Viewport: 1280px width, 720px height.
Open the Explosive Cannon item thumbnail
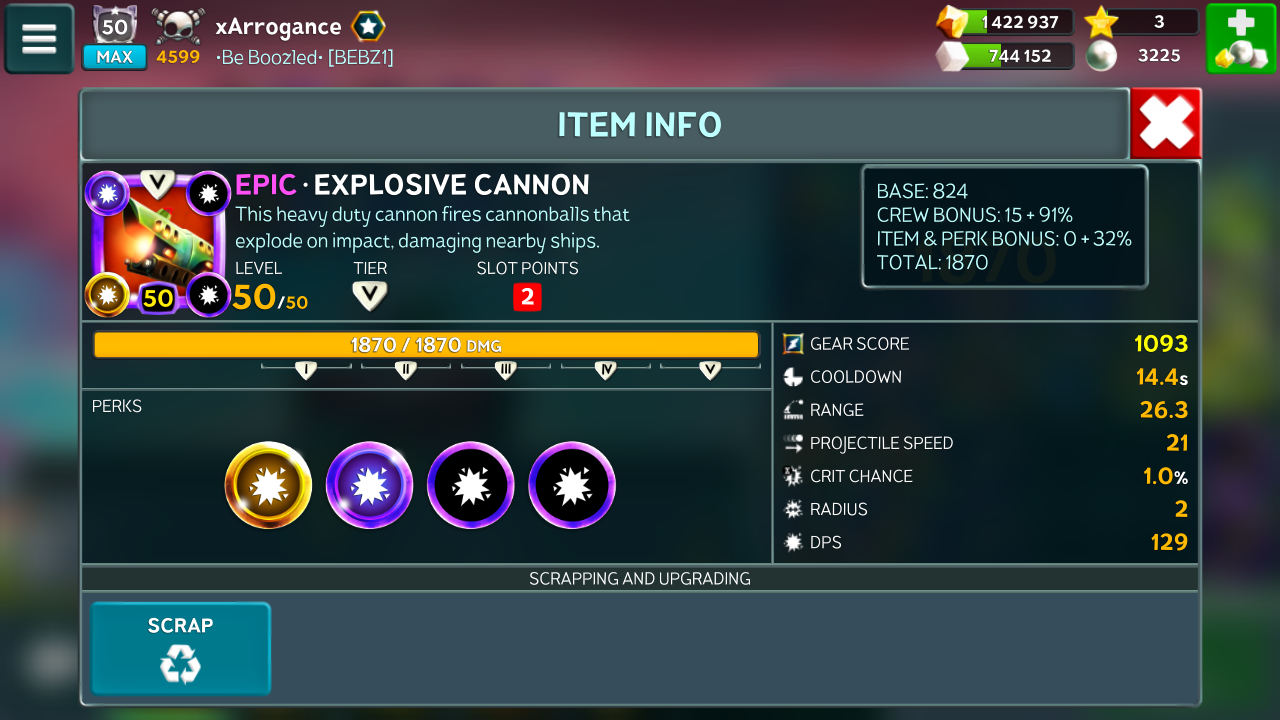tap(159, 243)
